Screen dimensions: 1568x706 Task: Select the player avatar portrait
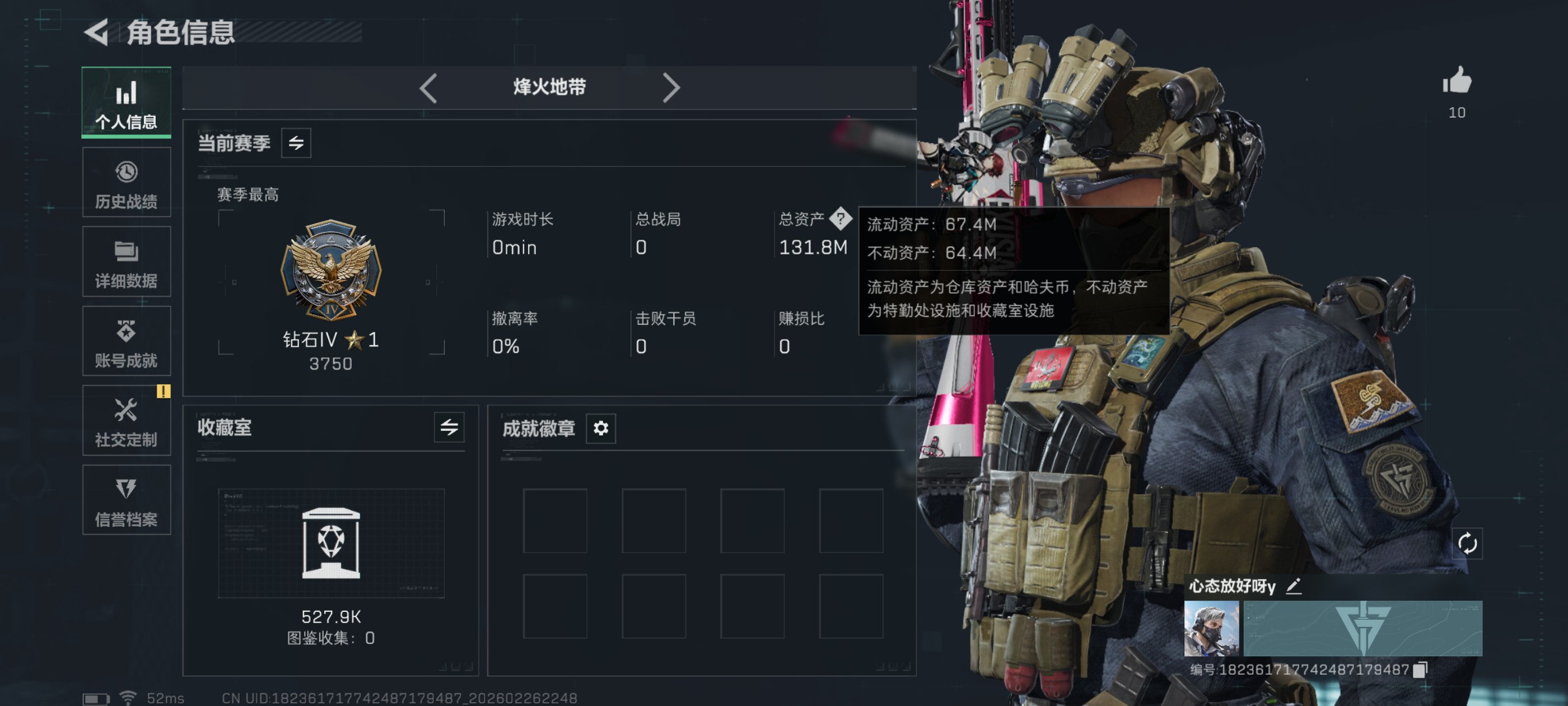1211,628
